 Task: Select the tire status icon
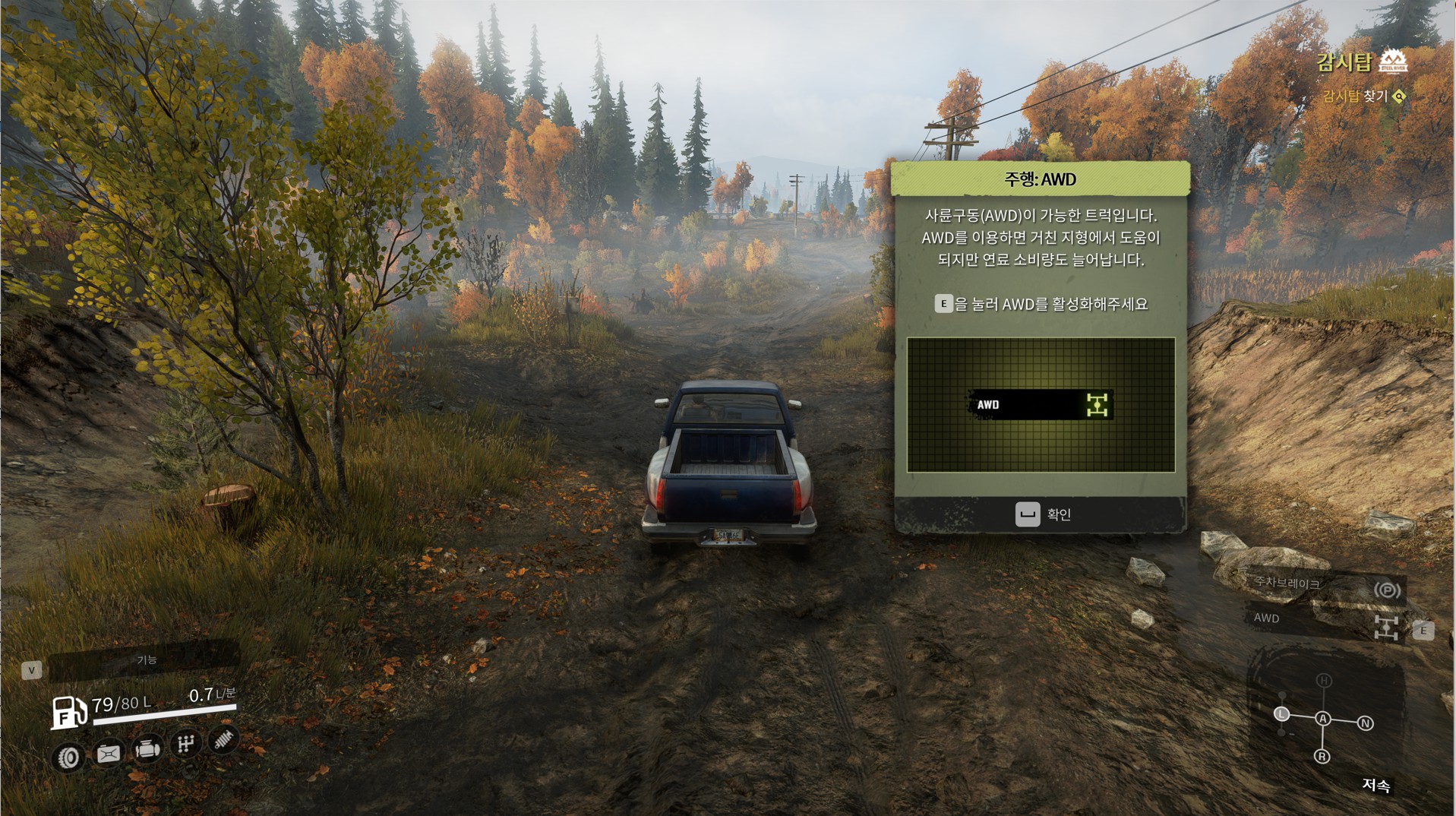pyautogui.click(x=68, y=757)
